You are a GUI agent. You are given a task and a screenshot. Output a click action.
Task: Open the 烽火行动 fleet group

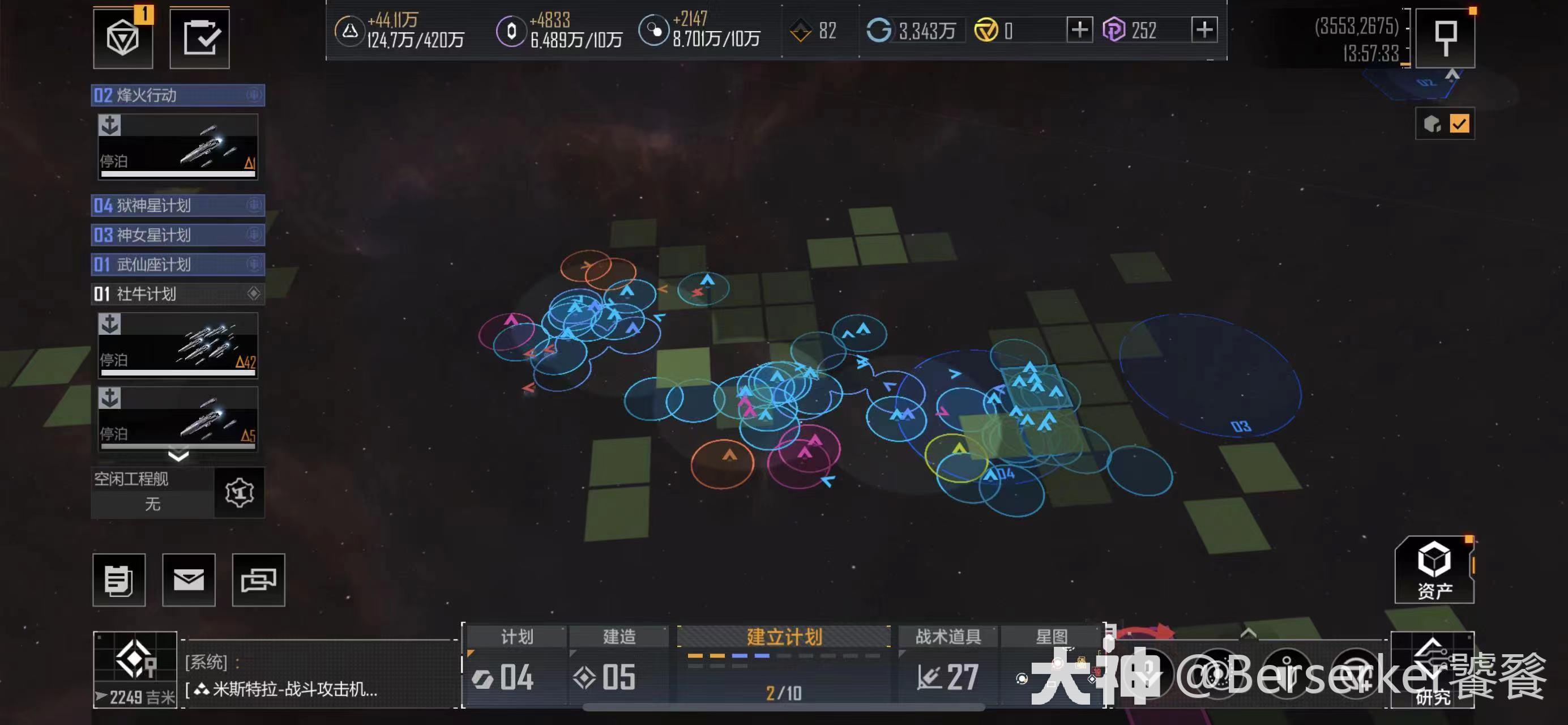tap(177, 96)
